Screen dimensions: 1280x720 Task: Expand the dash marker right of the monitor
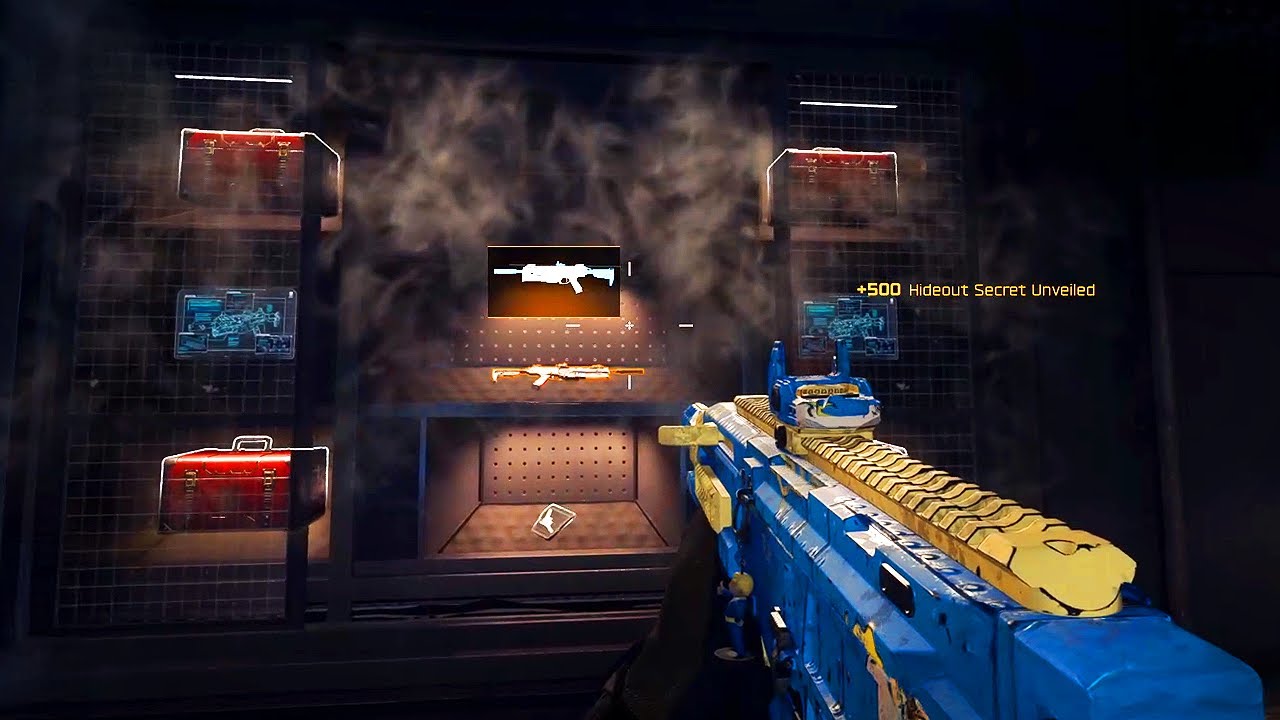point(684,324)
